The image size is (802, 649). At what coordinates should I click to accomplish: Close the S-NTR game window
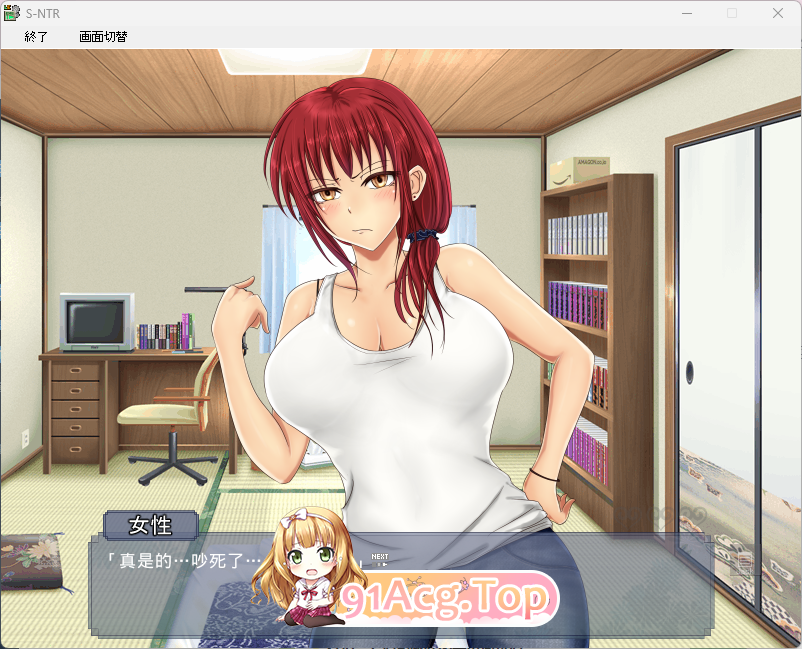pyautogui.click(x=778, y=13)
